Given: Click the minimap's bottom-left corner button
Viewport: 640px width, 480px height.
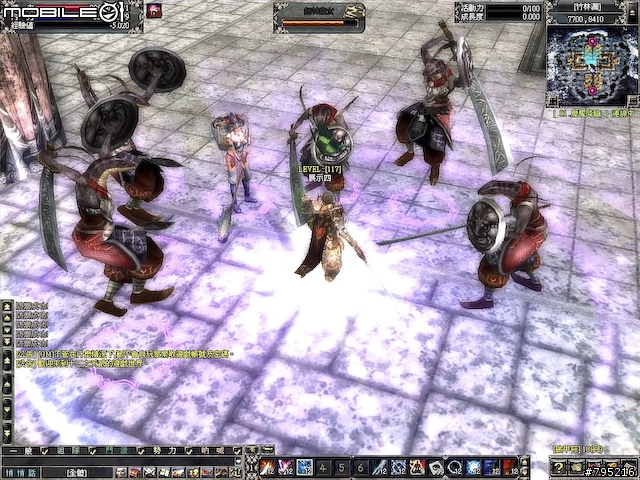Looking at the screenshot, I should coord(553,101).
